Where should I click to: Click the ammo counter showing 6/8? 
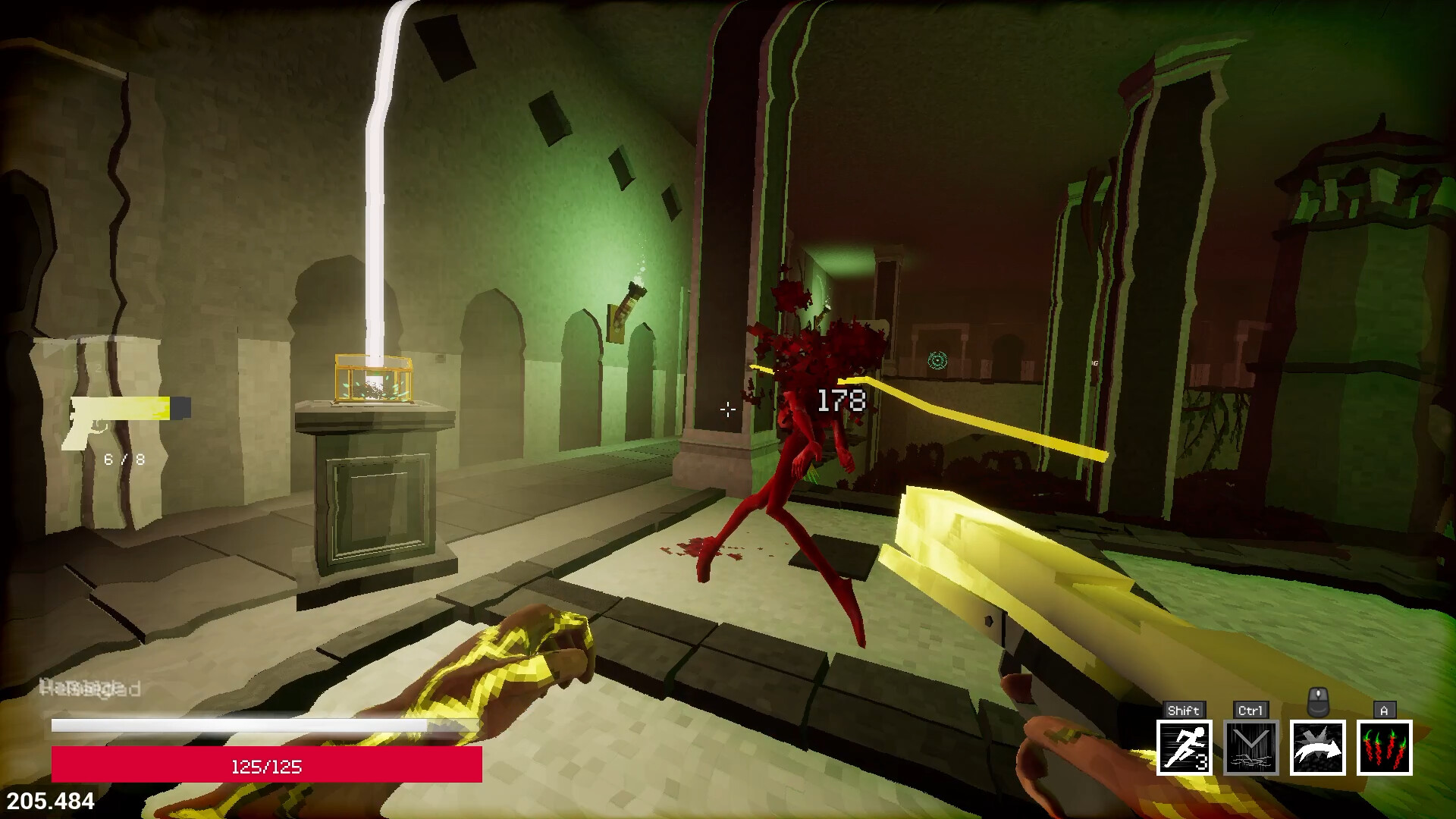(125, 460)
